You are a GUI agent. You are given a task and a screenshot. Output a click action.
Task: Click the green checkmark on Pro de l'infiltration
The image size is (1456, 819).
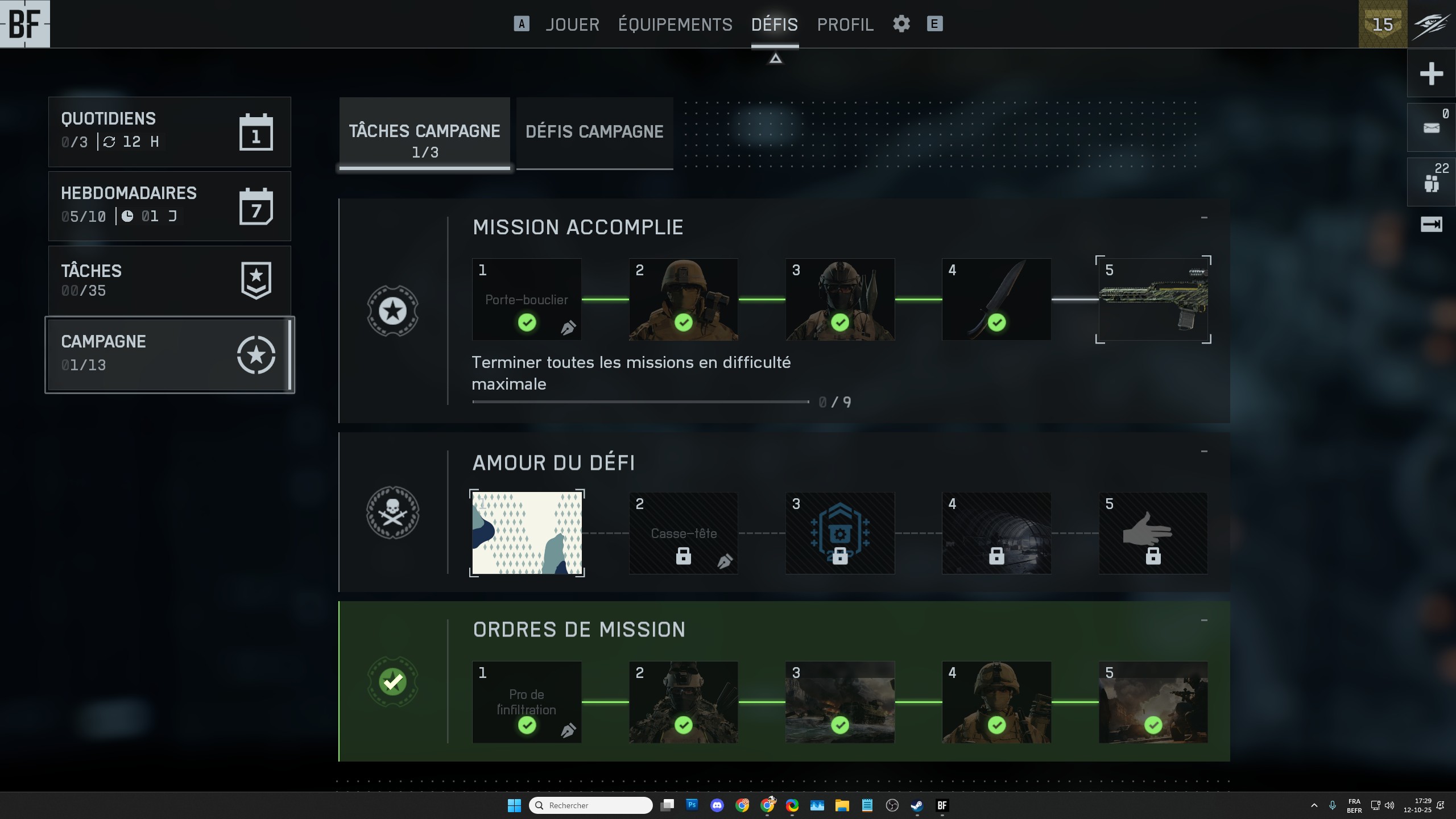pyautogui.click(x=527, y=725)
